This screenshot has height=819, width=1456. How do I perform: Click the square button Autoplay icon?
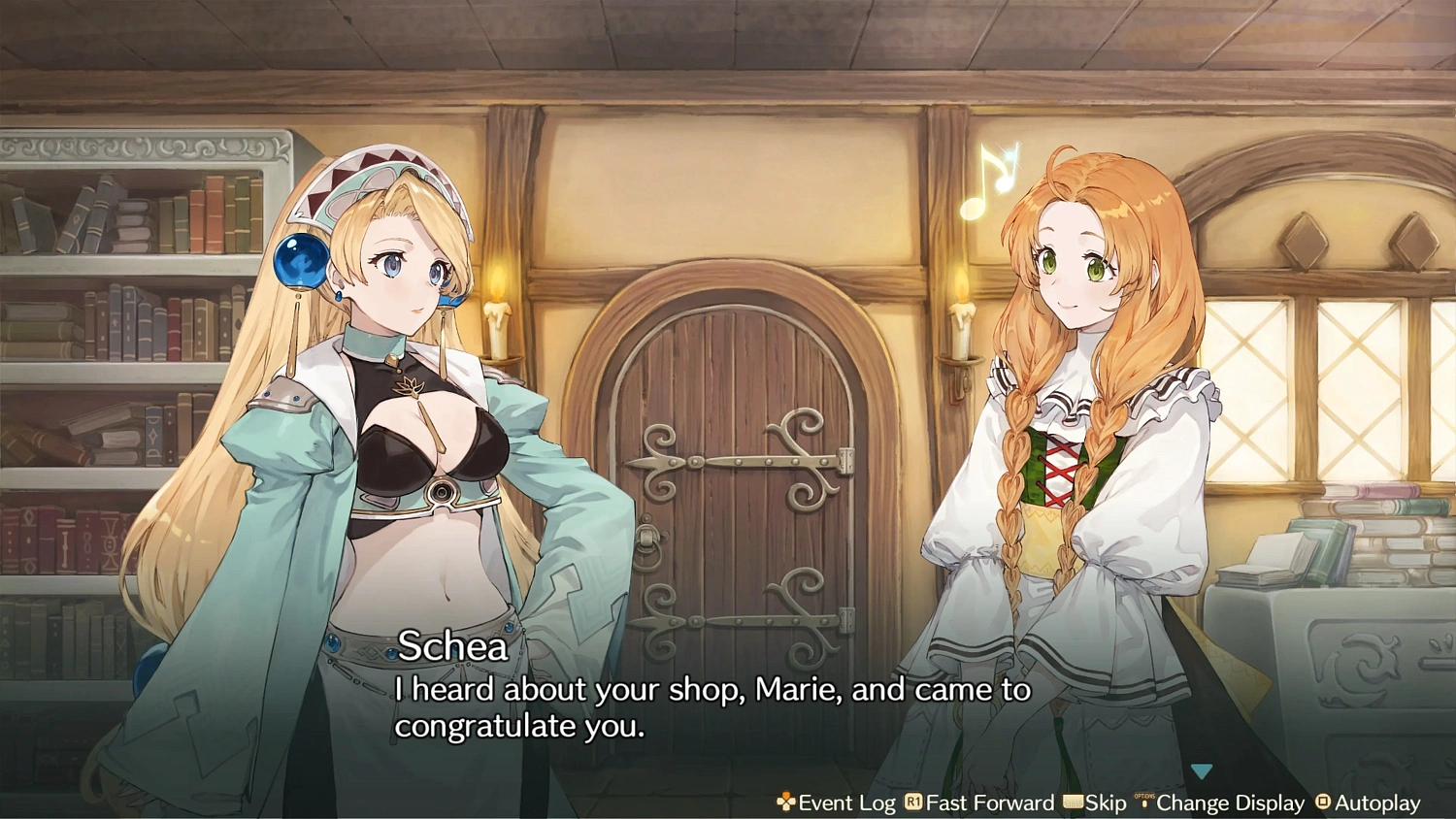click(1322, 803)
